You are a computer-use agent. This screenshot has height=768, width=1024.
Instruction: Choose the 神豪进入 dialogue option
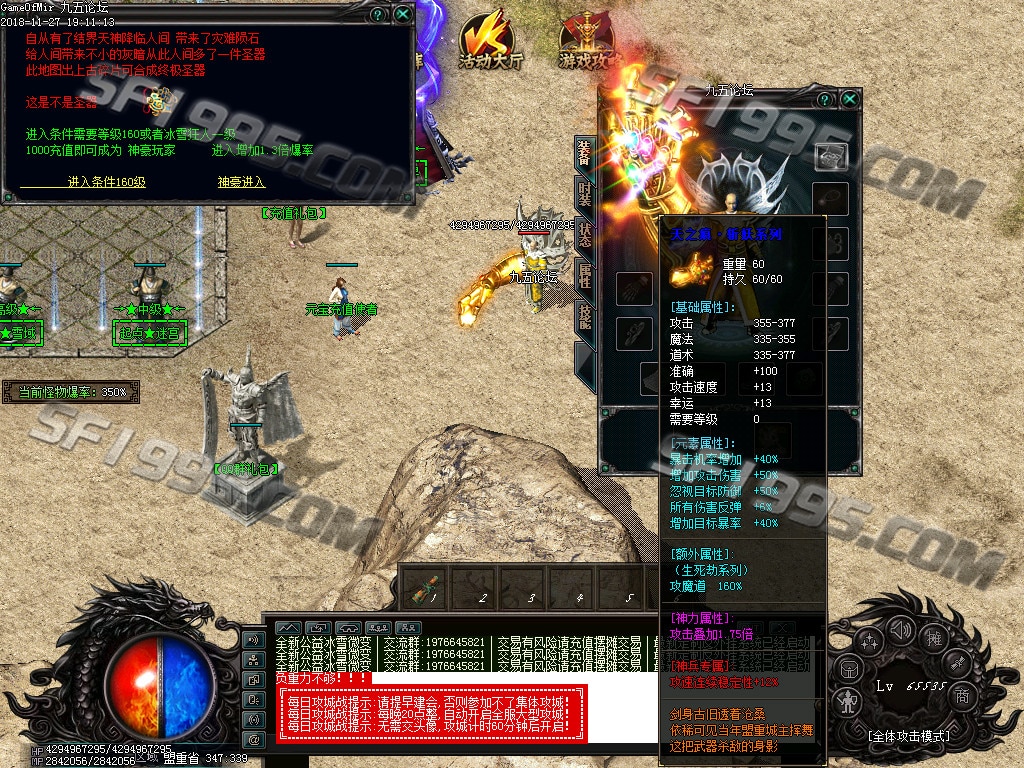tap(241, 182)
